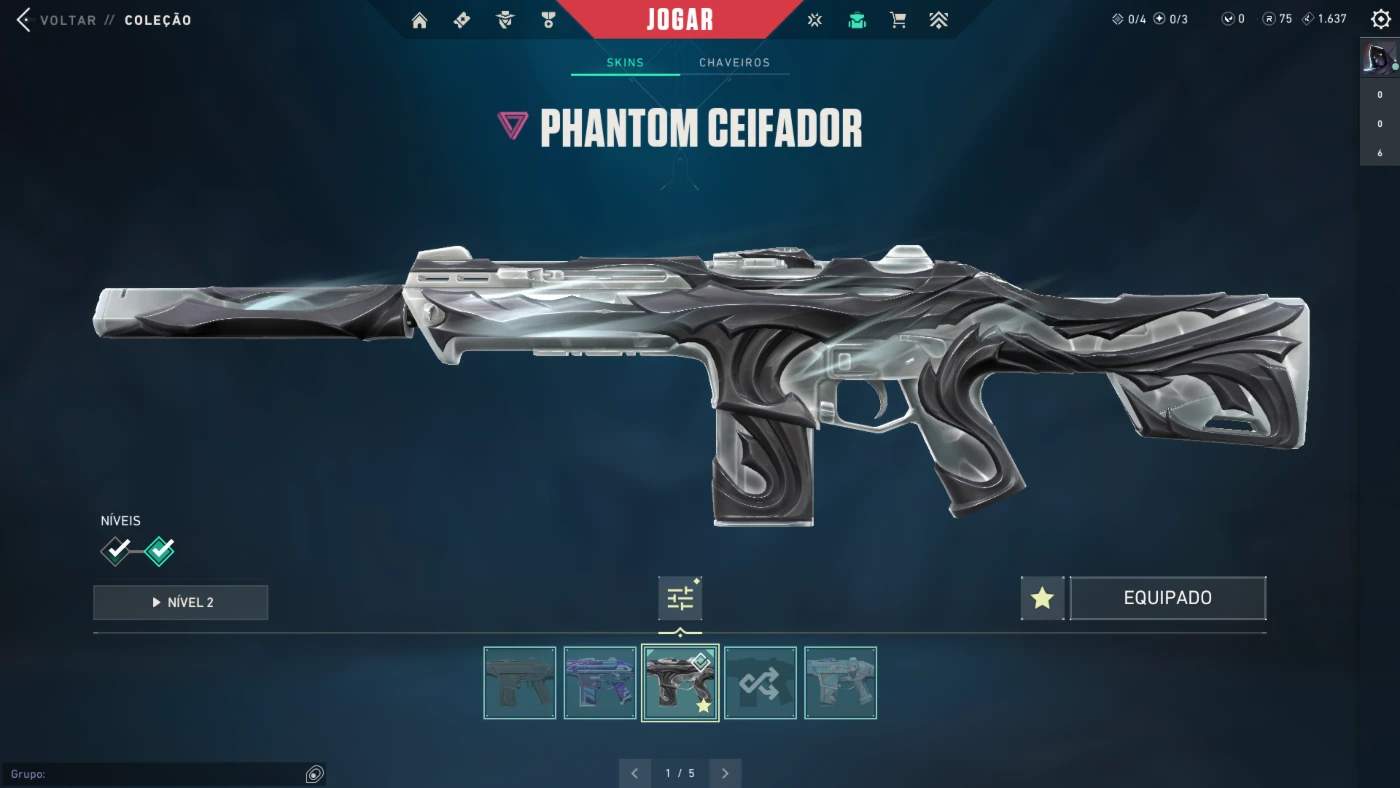Open the battle pass ticket icon
This screenshot has height=788, width=1400.
tap(462, 20)
